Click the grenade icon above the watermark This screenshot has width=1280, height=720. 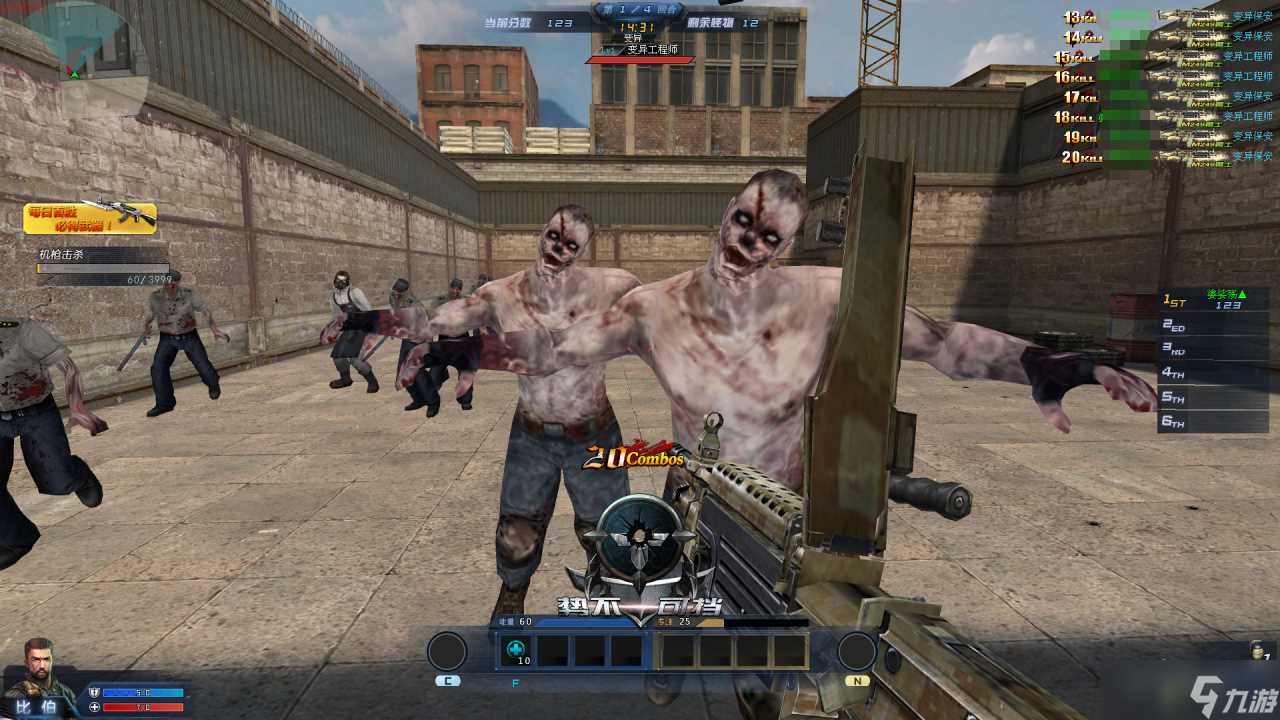click(x=1260, y=651)
